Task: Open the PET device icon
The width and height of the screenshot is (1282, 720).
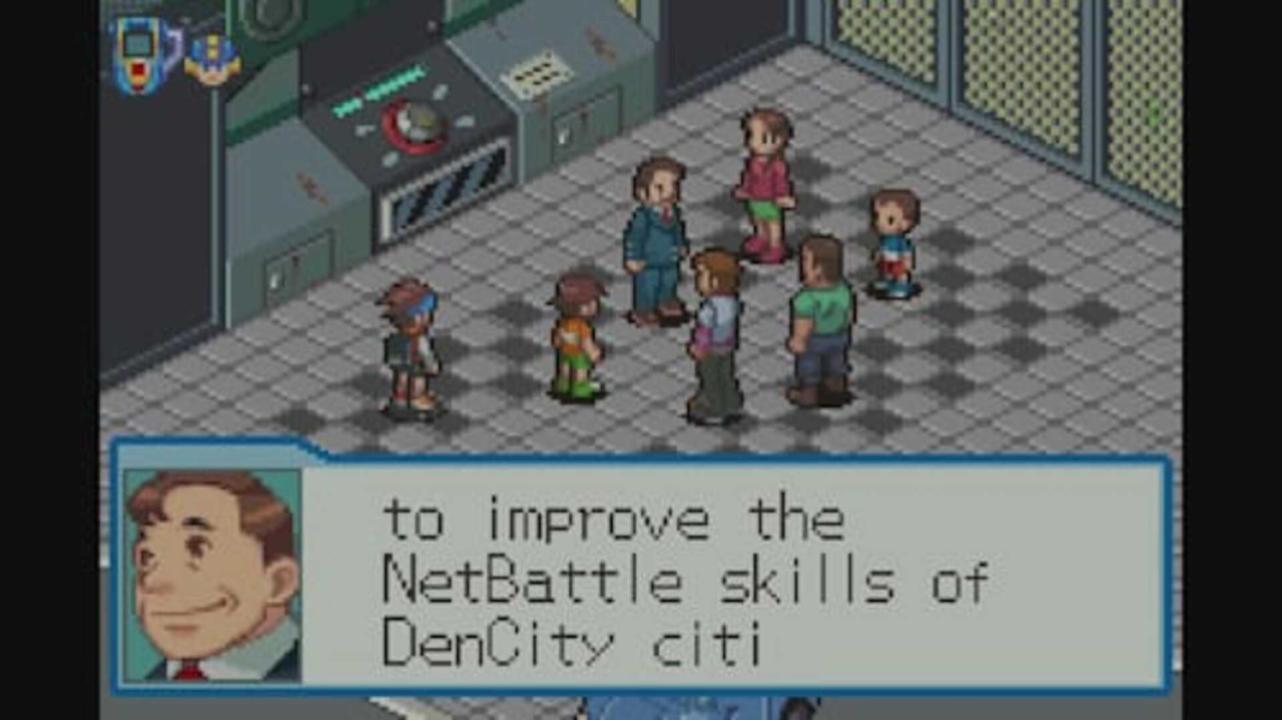Action: coord(143,54)
